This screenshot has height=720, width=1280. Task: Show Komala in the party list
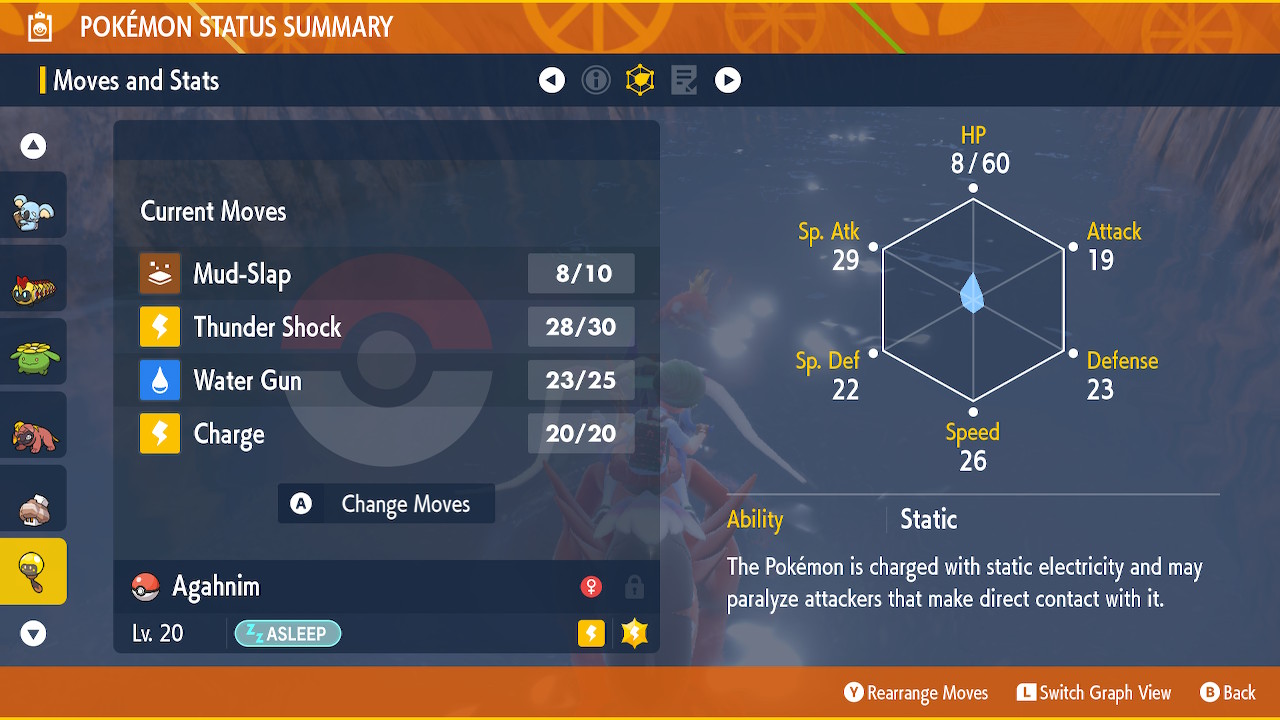pos(33,211)
